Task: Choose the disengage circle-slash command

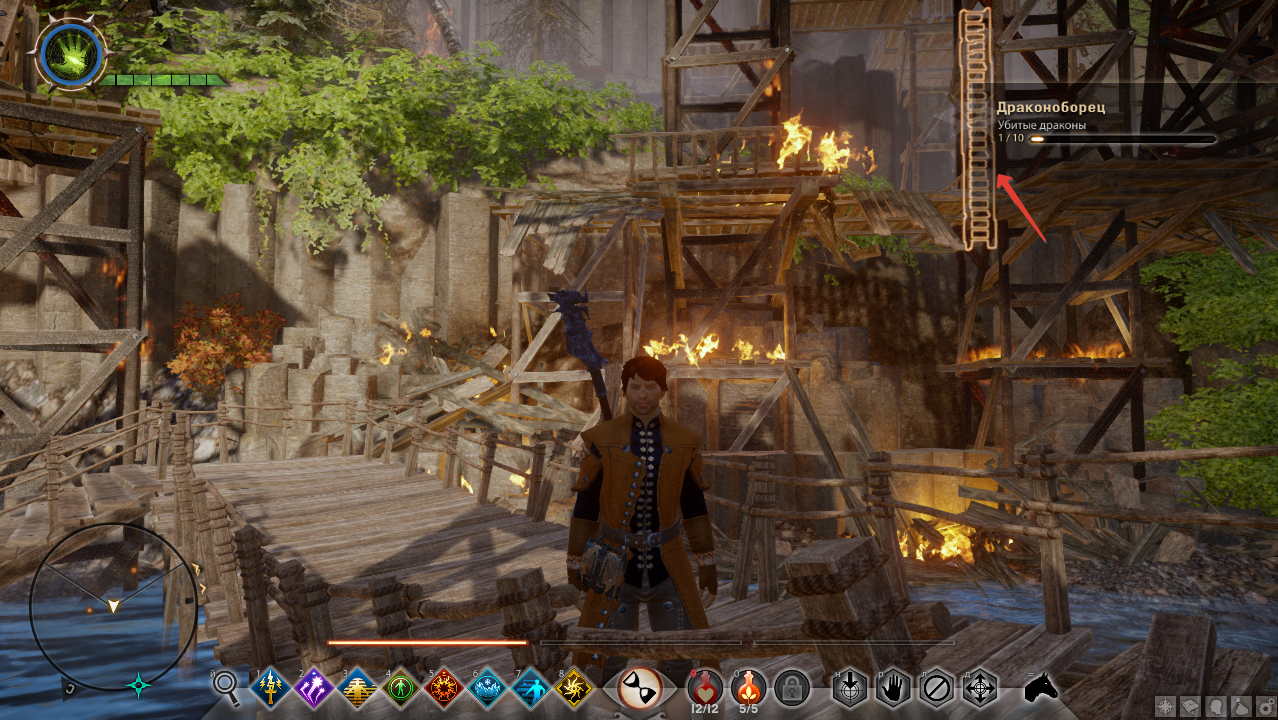Action: coord(937,687)
